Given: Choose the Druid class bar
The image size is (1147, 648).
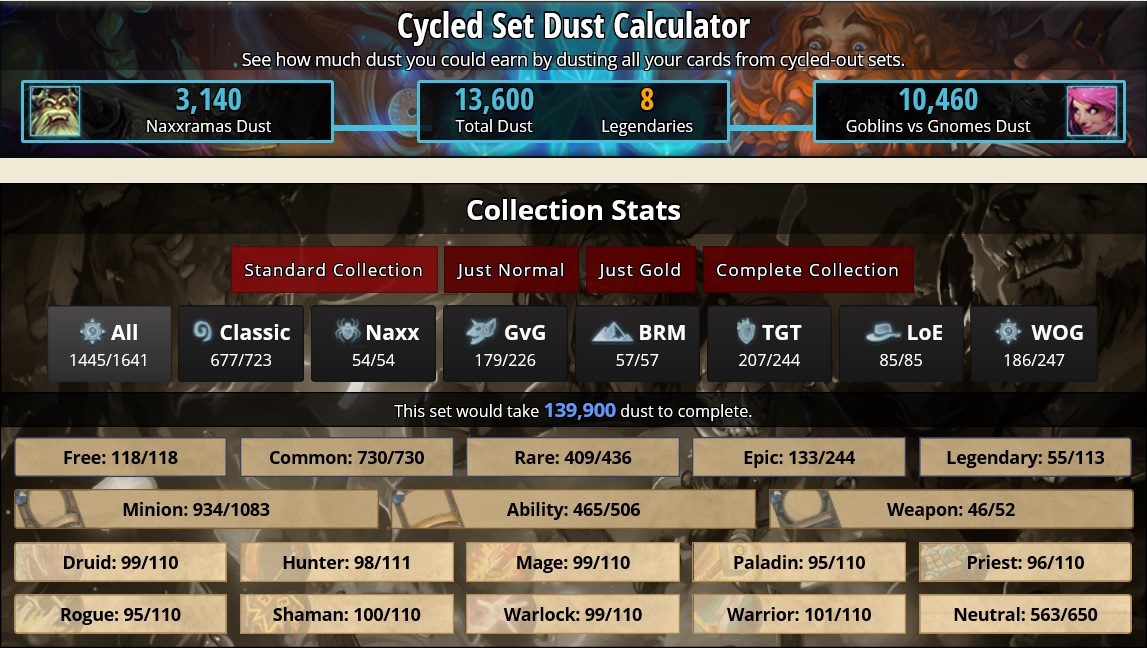Looking at the screenshot, I should 121,562.
